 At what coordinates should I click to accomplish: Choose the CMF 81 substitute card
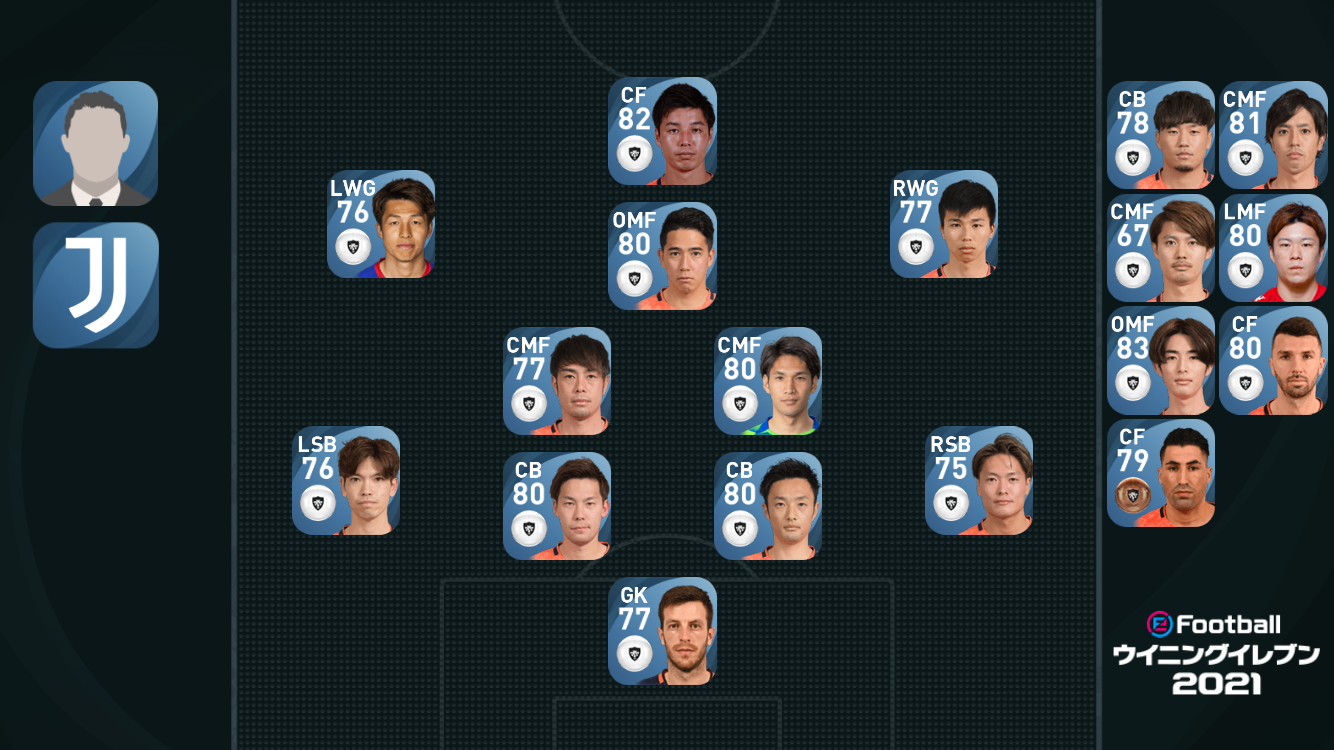pyautogui.click(x=1273, y=135)
